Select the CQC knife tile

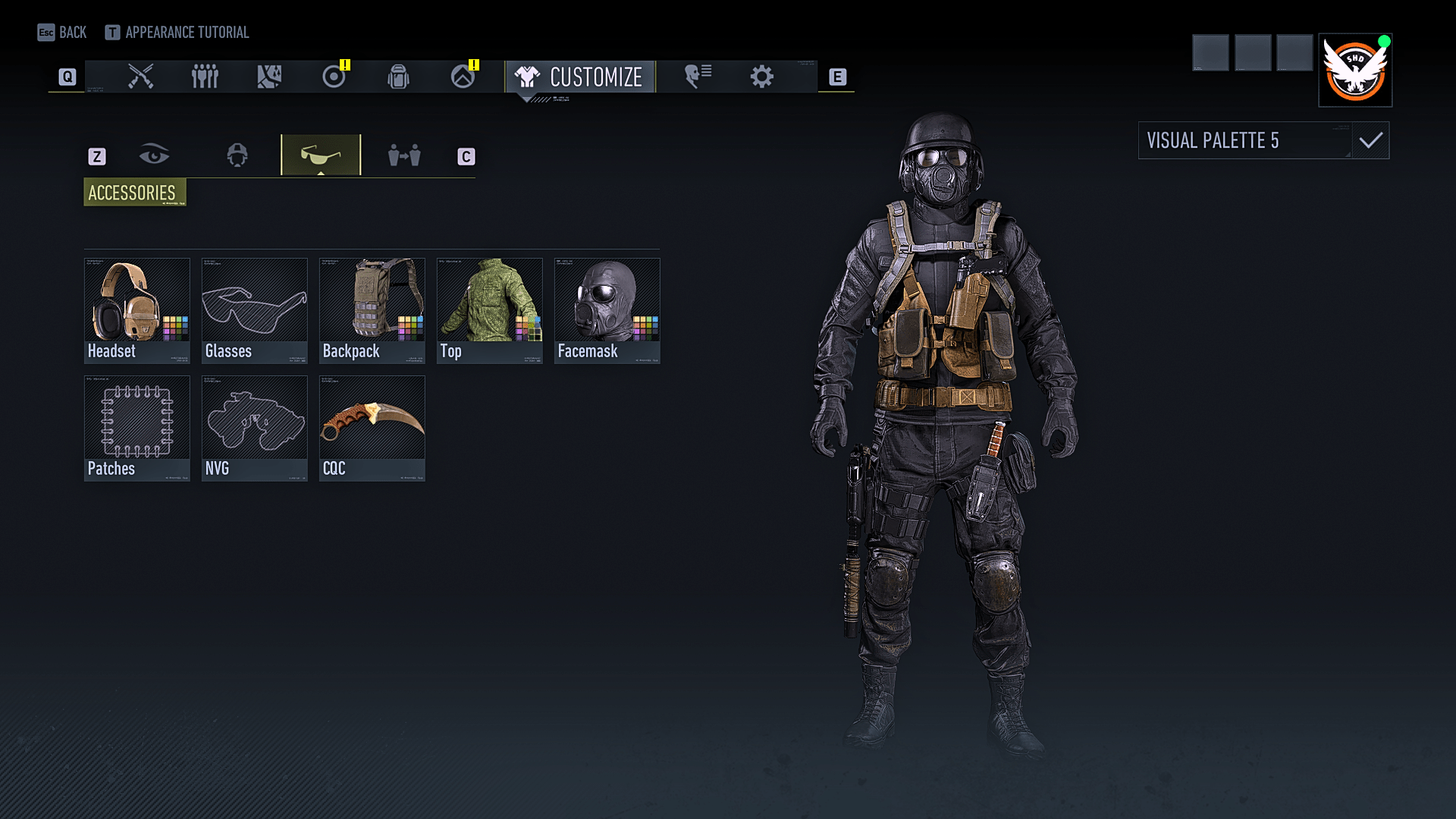372,428
